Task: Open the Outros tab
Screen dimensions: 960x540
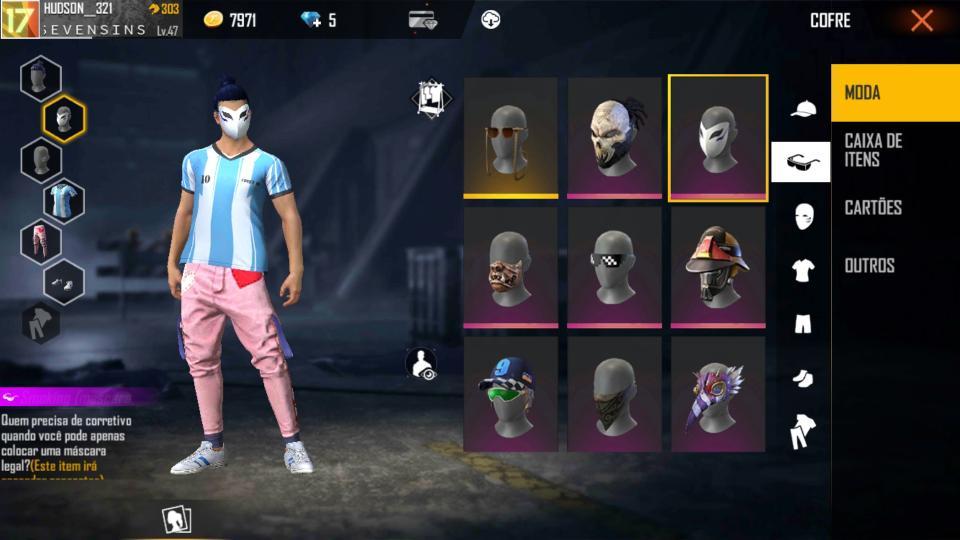Action: click(x=894, y=266)
